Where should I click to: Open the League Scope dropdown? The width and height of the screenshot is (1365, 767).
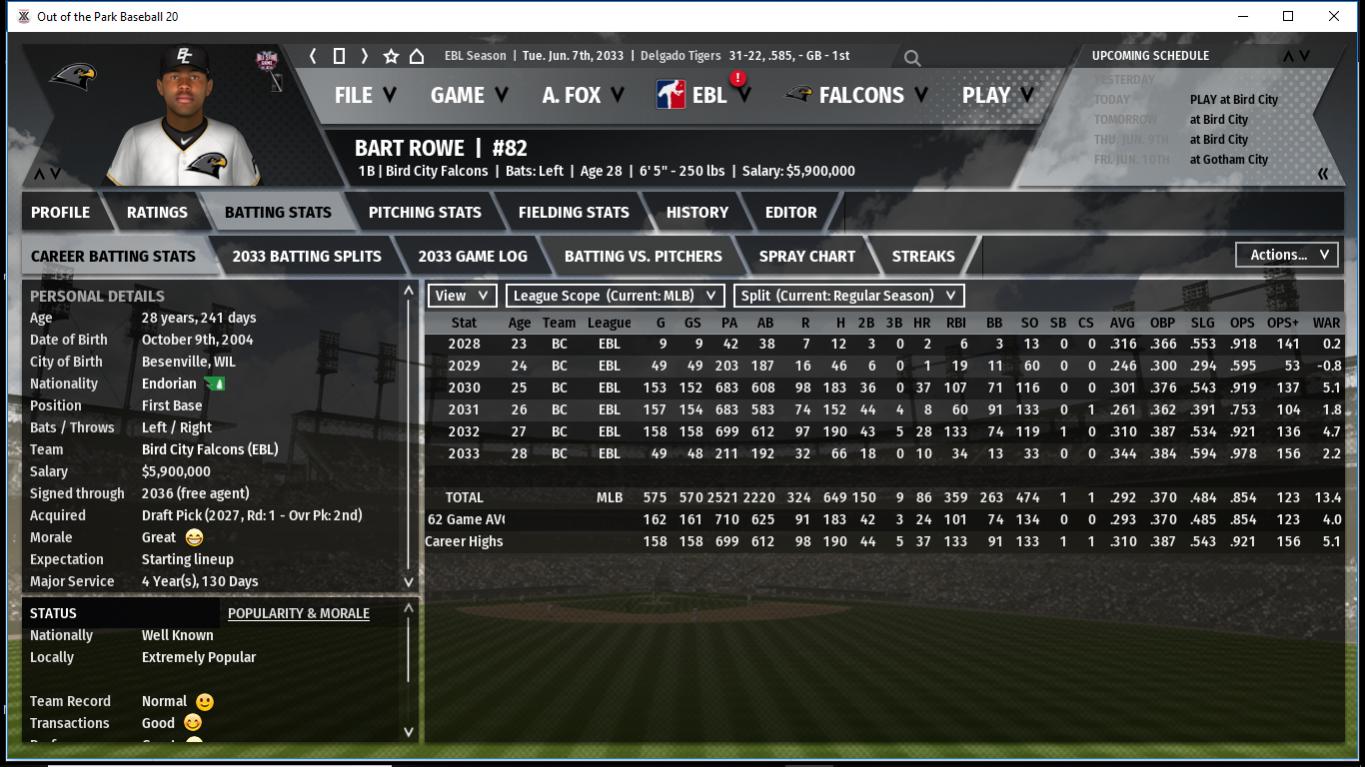pos(614,295)
